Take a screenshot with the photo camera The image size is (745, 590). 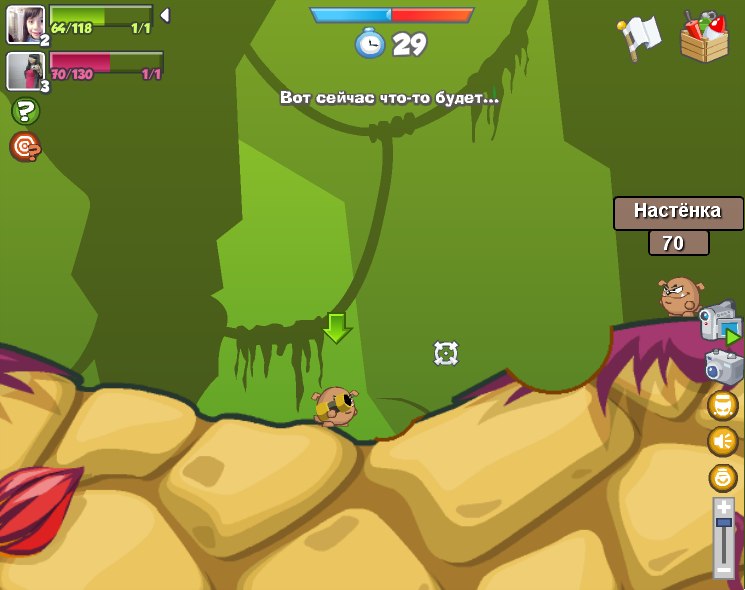pyautogui.click(x=723, y=367)
